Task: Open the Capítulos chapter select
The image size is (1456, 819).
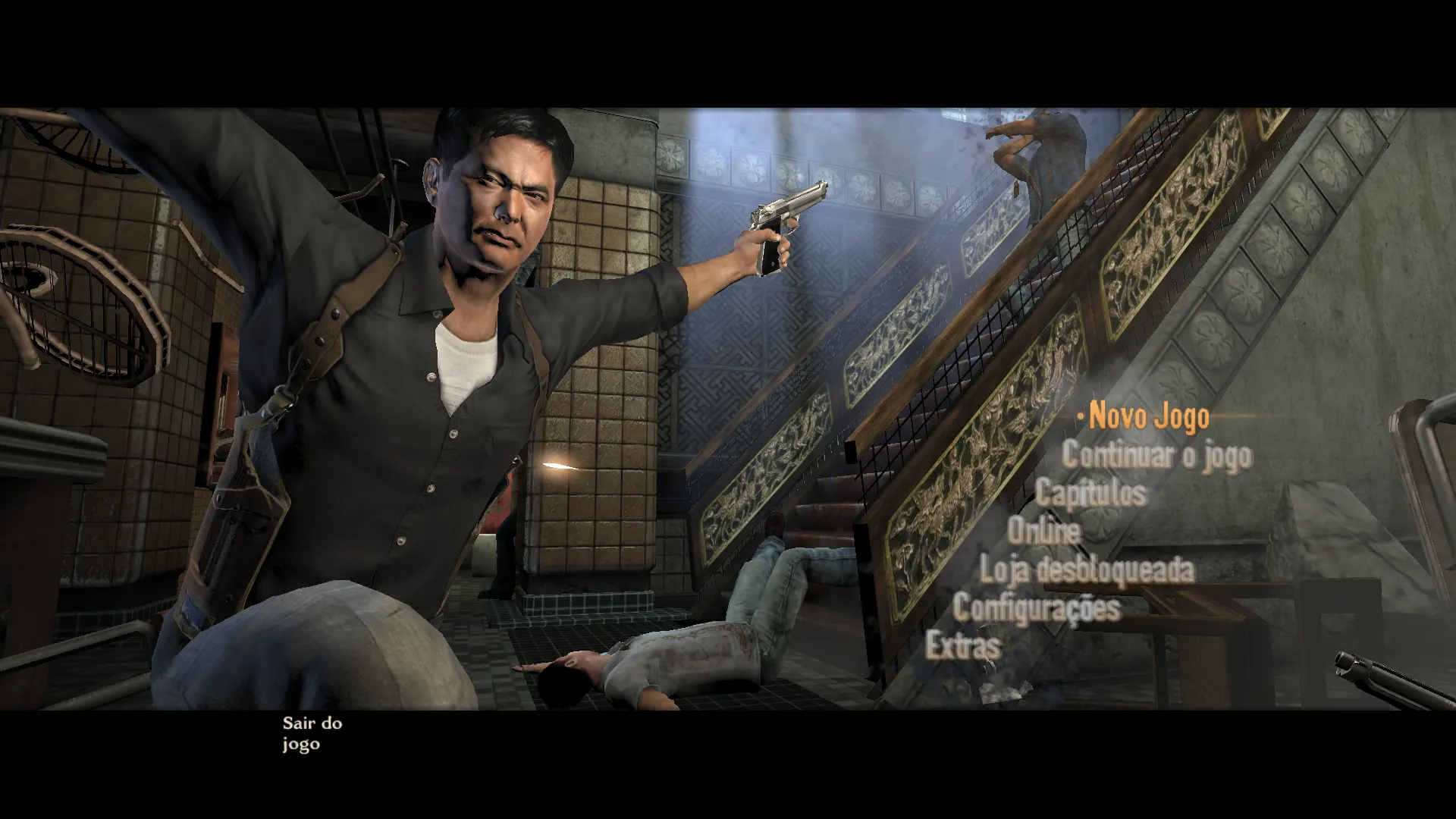Action: (1090, 493)
